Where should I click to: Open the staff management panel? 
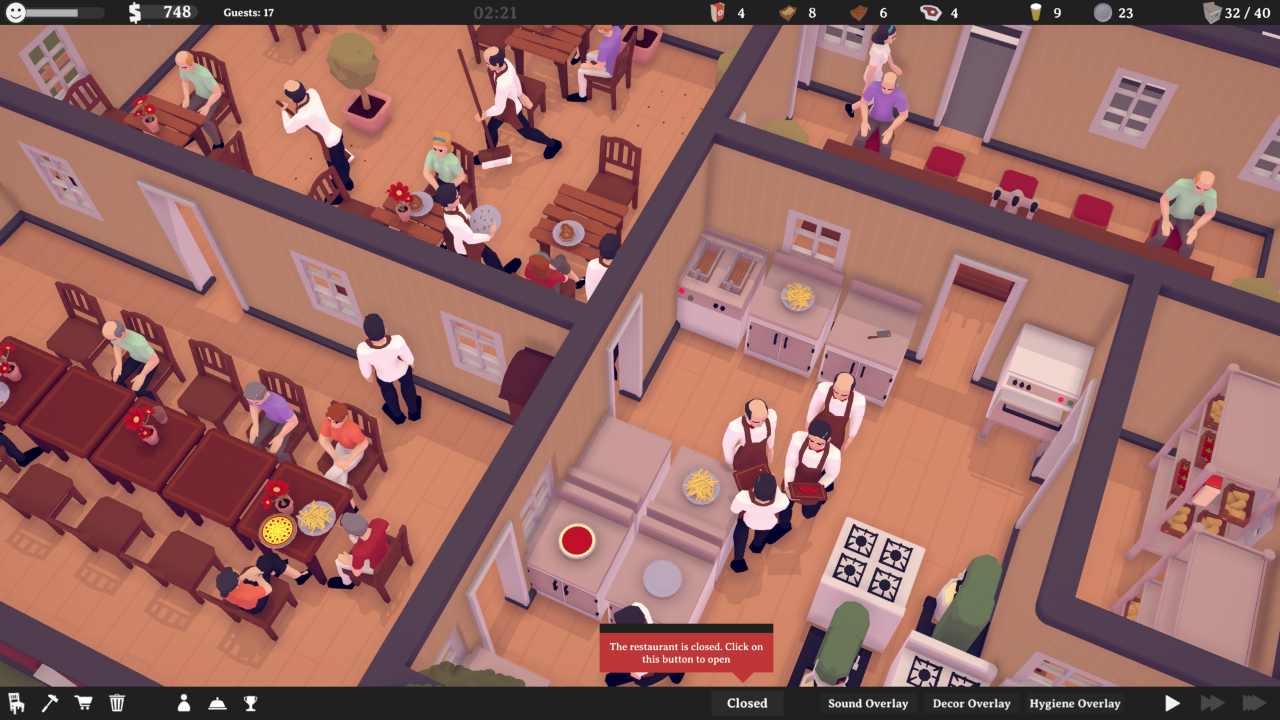point(184,703)
